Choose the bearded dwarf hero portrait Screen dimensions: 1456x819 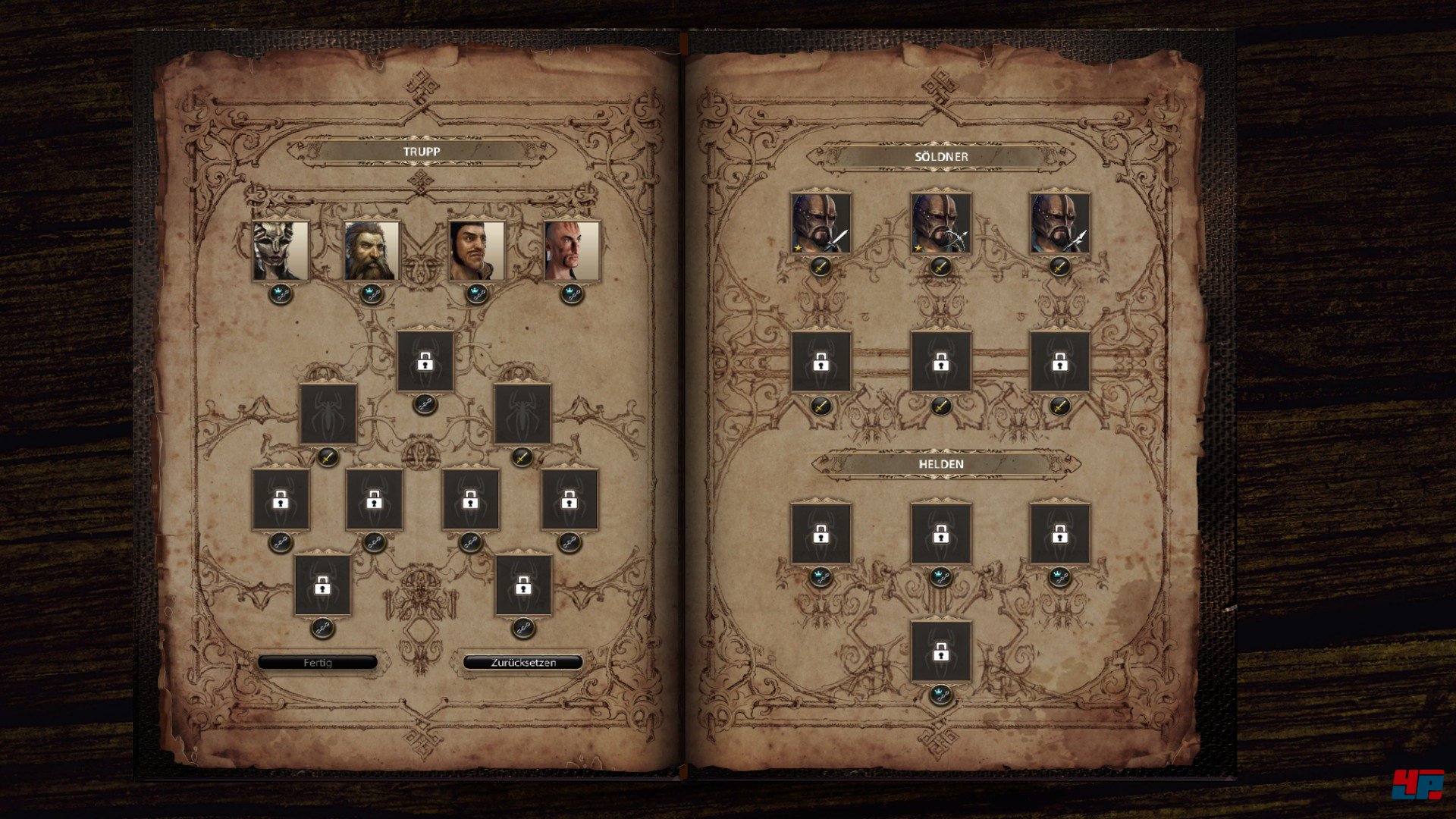[372, 251]
